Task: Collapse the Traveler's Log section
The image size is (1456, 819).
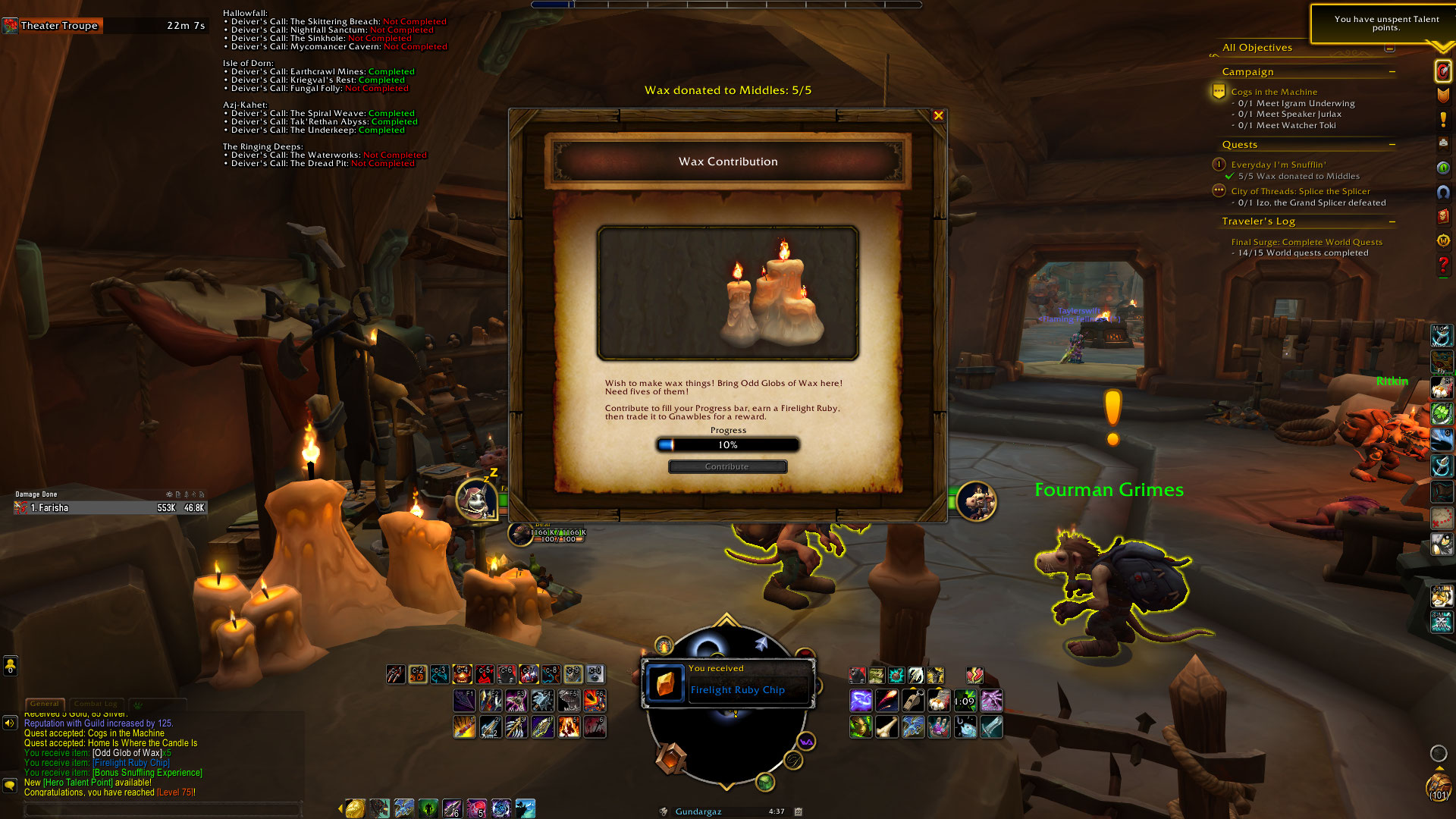Action: point(1392,221)
